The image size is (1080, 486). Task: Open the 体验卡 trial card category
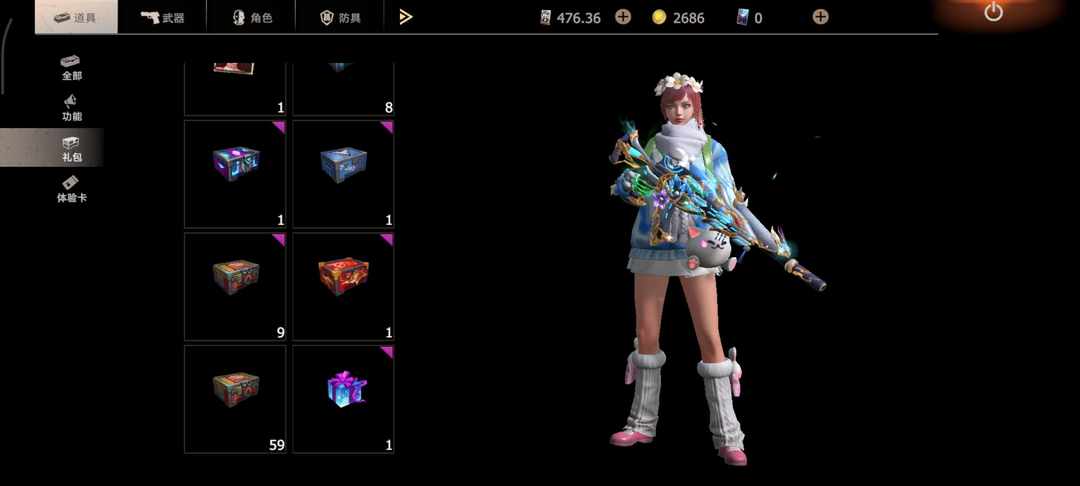[71, 189]
